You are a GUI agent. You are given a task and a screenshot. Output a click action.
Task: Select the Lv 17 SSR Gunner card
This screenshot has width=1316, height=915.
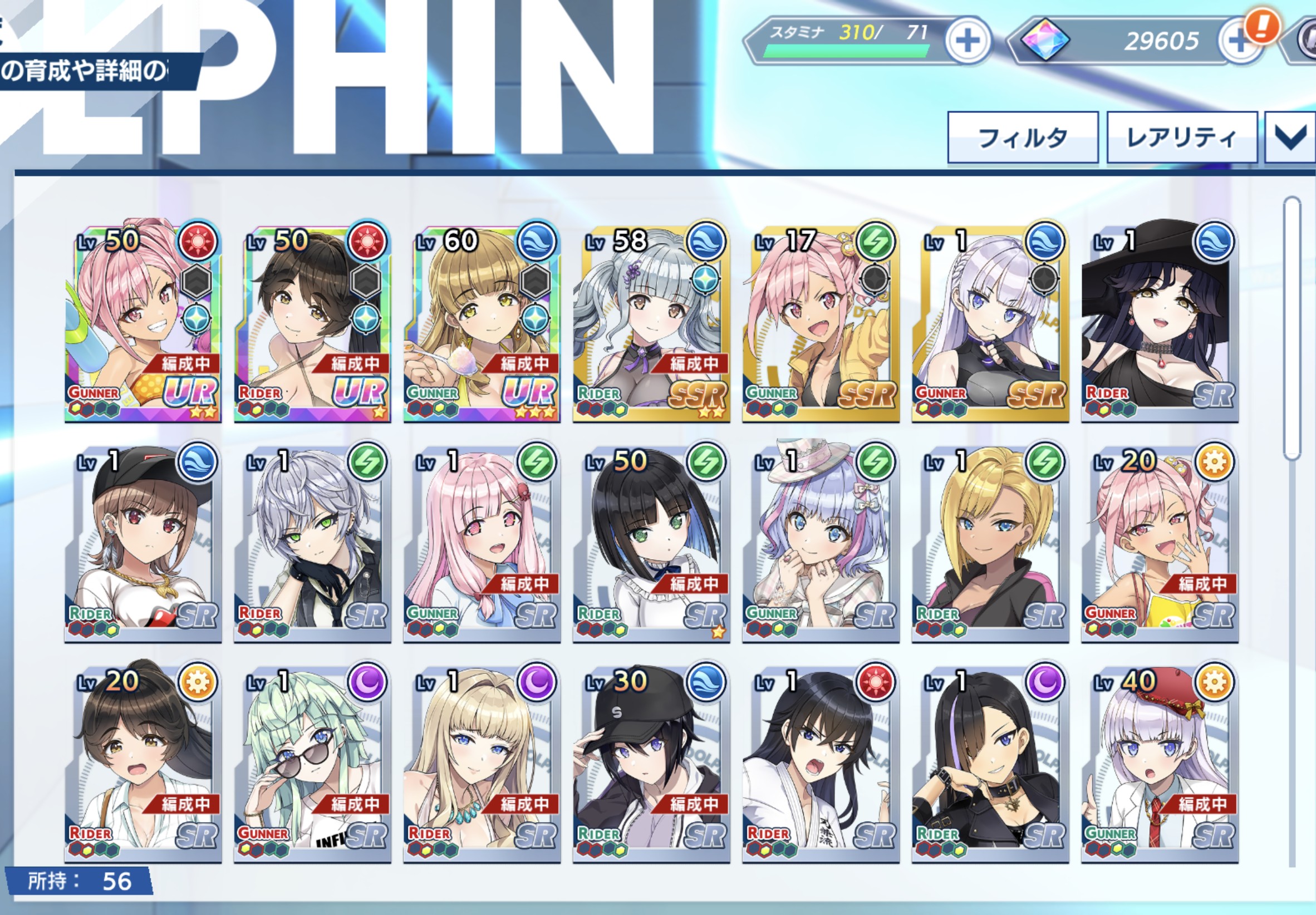pos(820,321)
